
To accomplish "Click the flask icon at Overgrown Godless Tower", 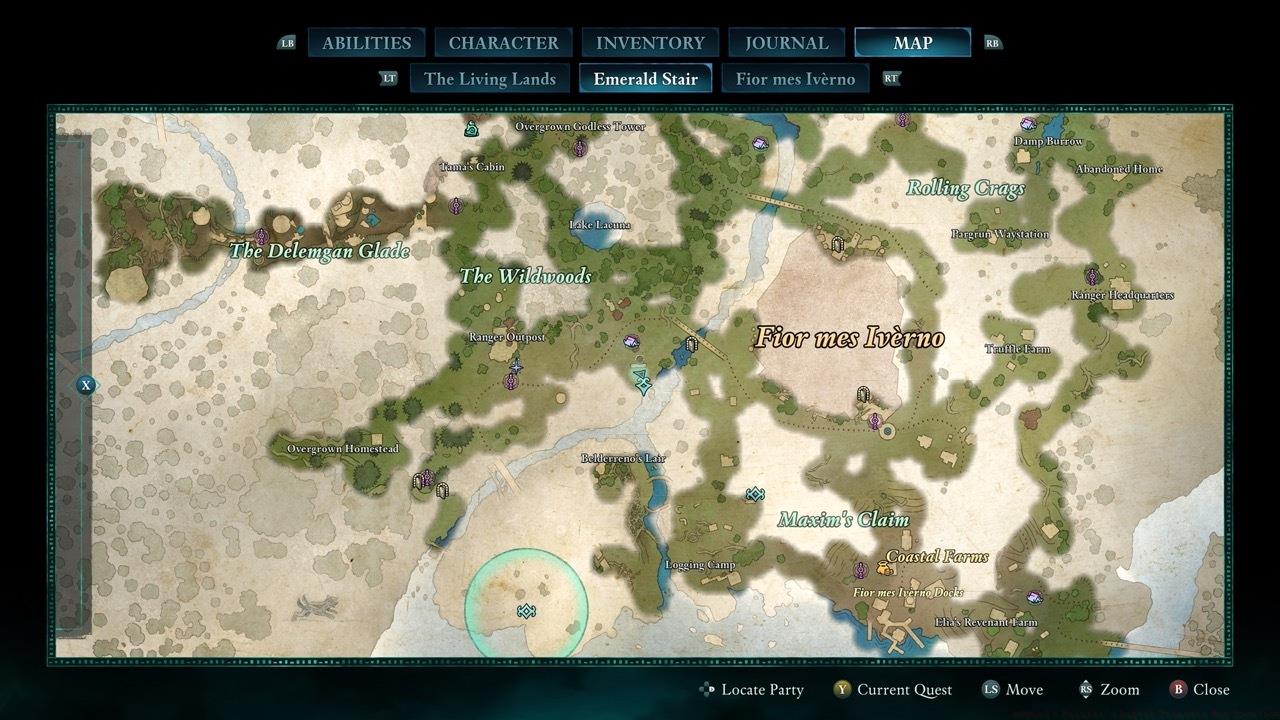I will pos(471,129).
